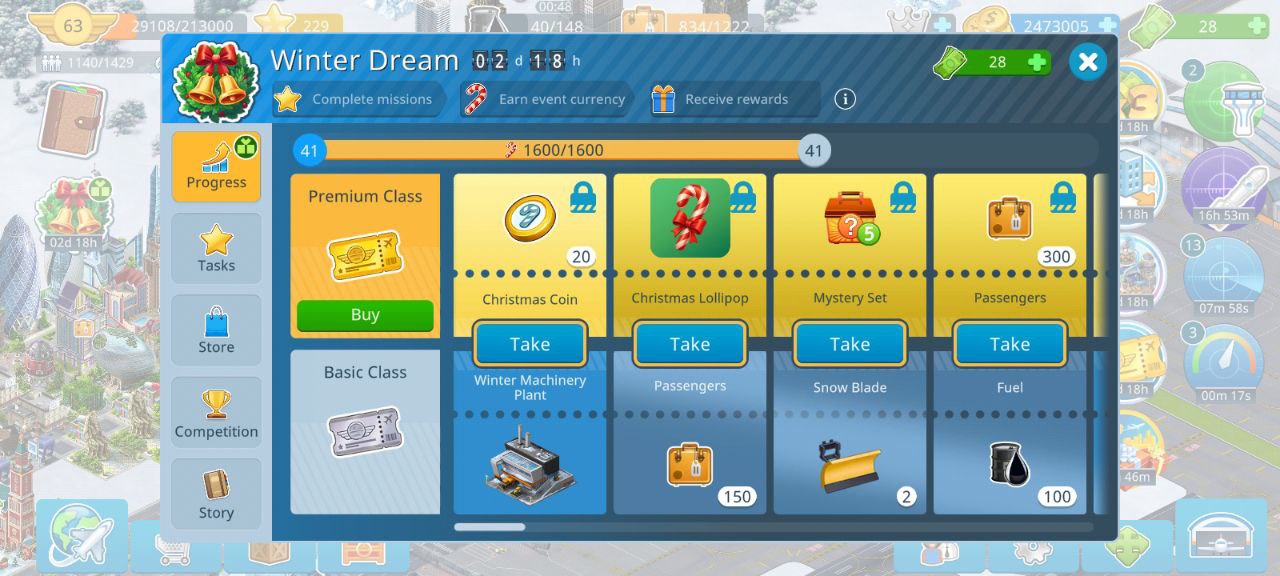Switch to the Tasks tab
This screenshot has width=1280, height=576.
[216, 248]
